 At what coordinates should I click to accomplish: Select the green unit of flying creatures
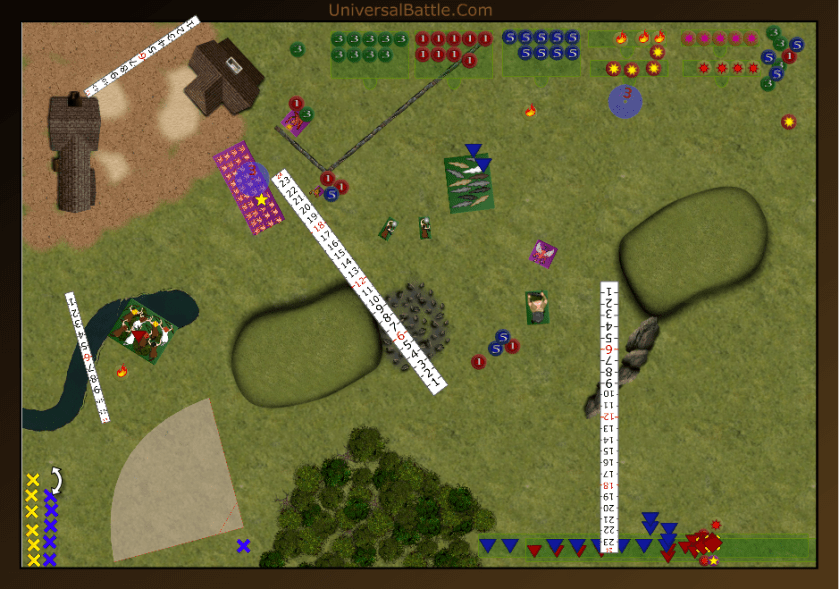(x=469, y=183)
